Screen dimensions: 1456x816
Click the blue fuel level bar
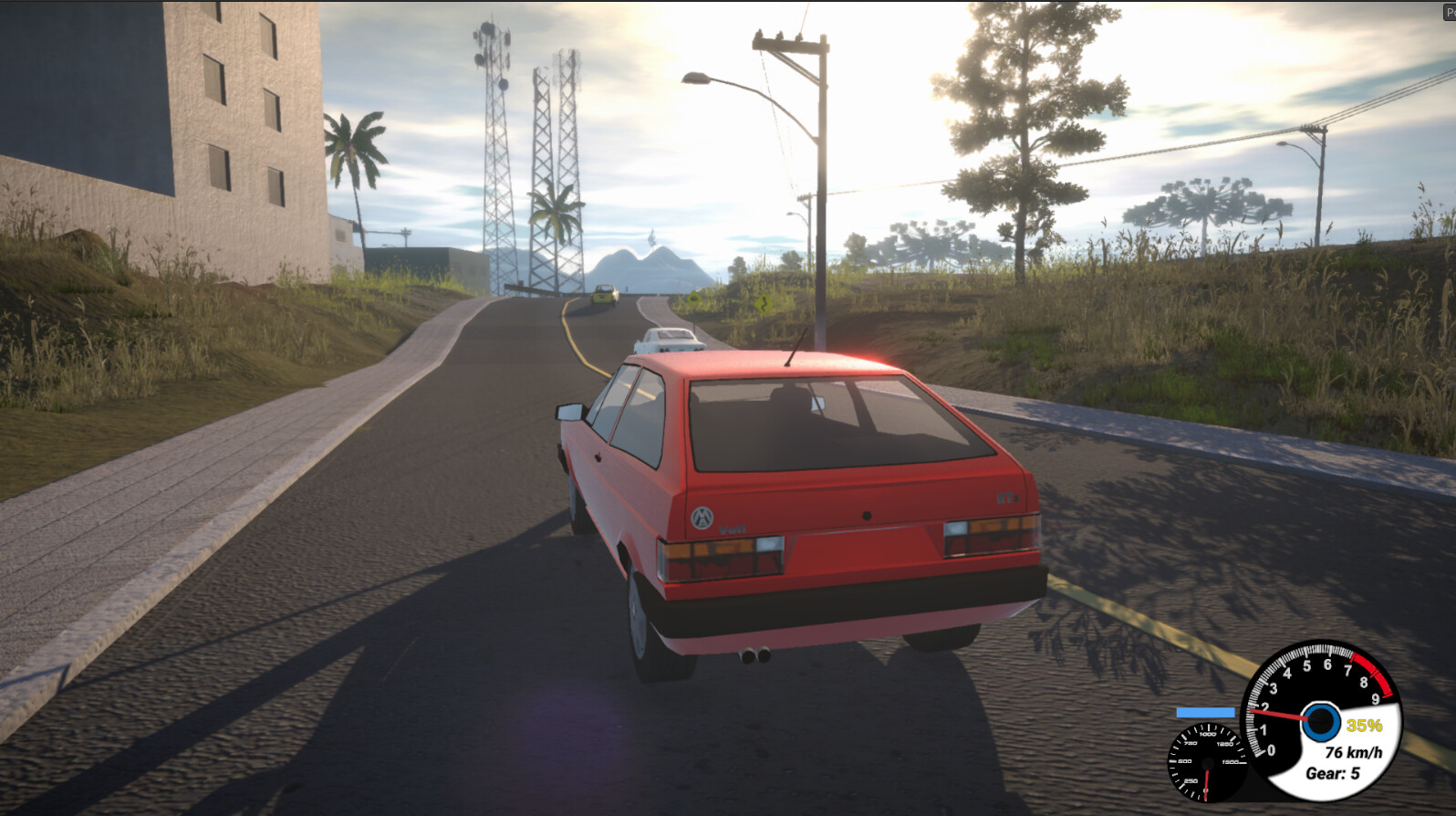(1205, 712)
